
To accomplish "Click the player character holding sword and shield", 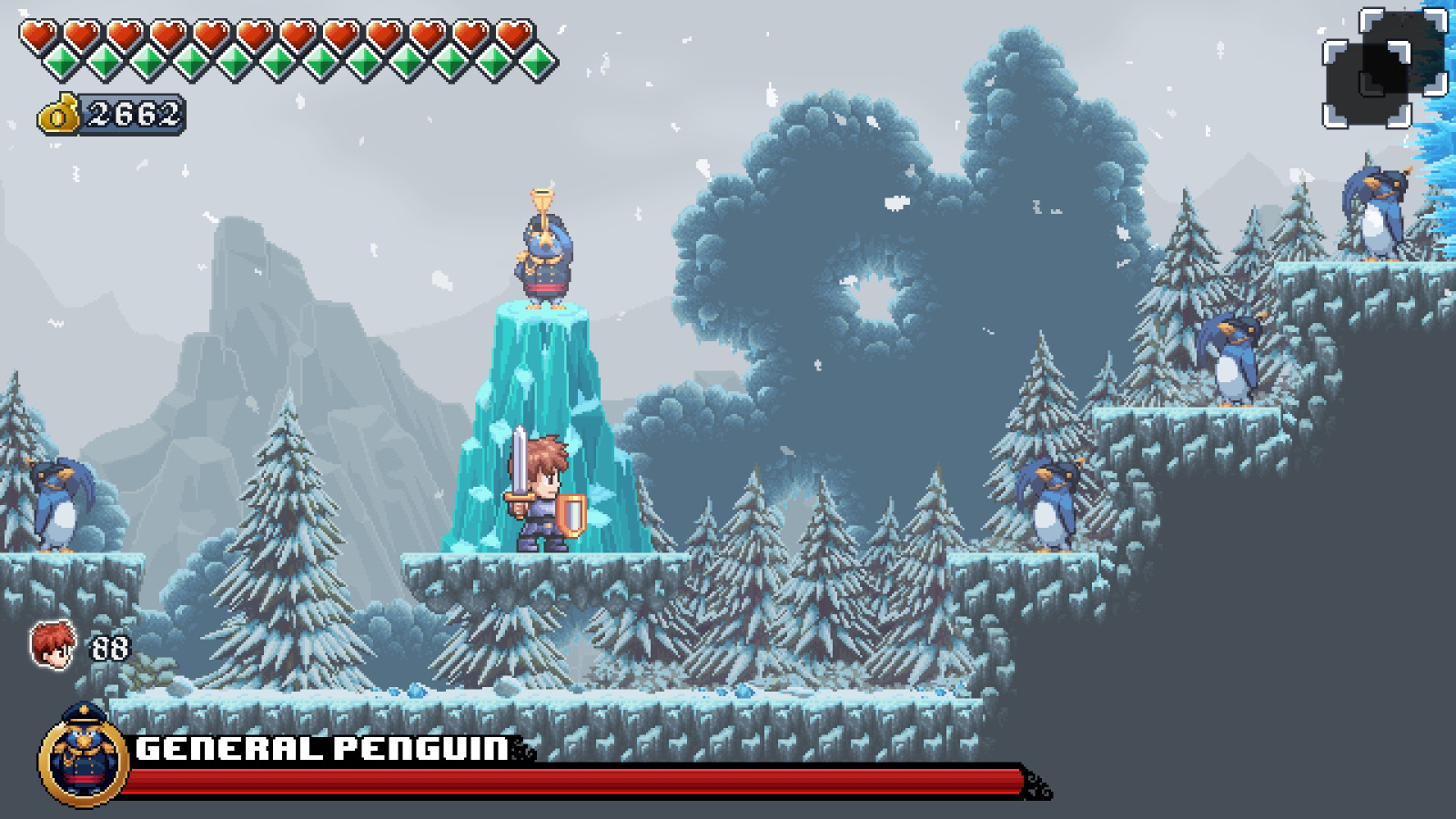I will (x=546, y=500).
